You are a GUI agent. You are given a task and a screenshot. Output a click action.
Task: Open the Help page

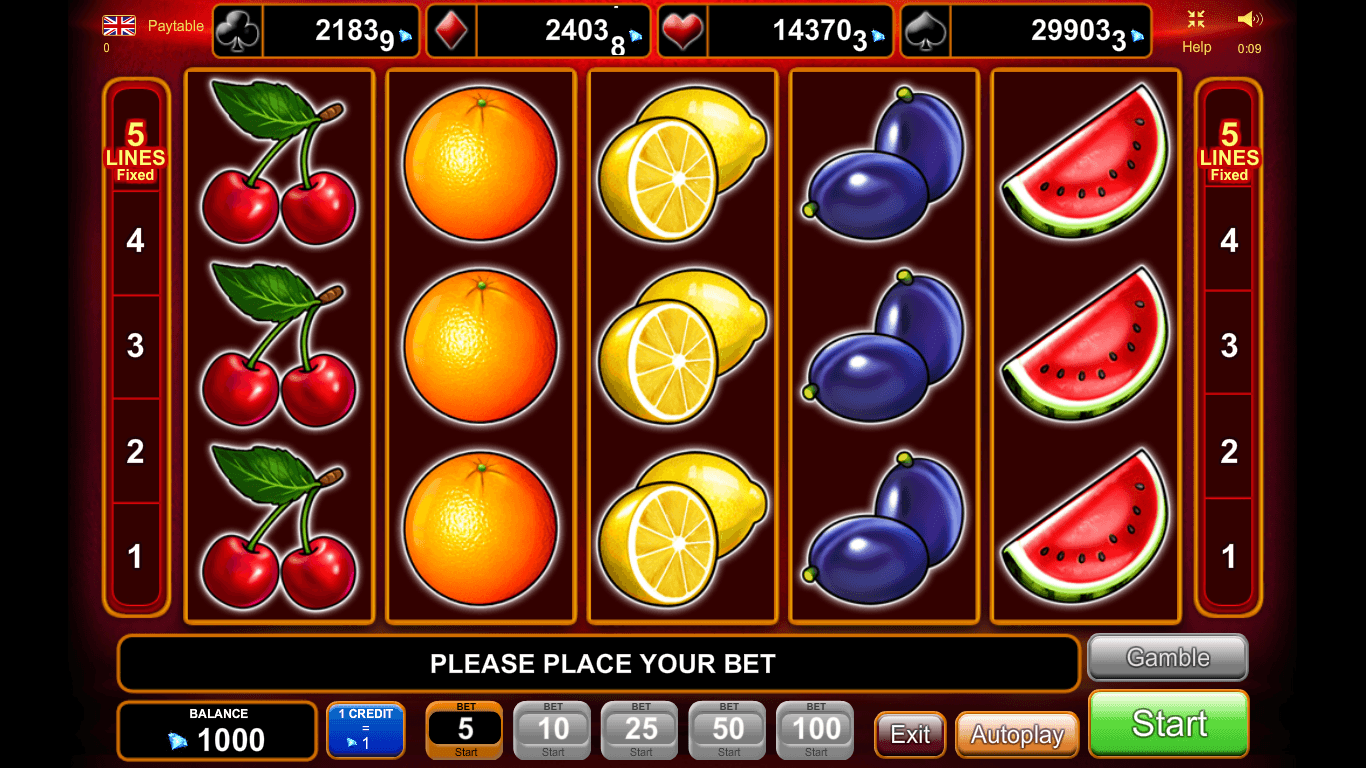point(1196,47)
